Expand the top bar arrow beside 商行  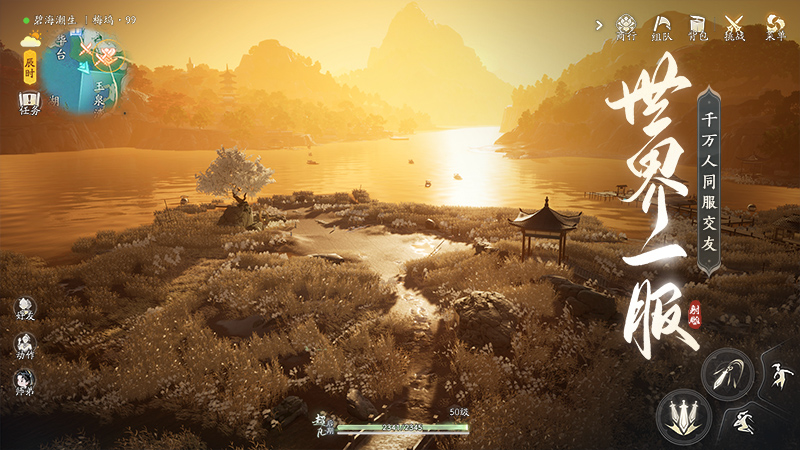click(597, 24)
